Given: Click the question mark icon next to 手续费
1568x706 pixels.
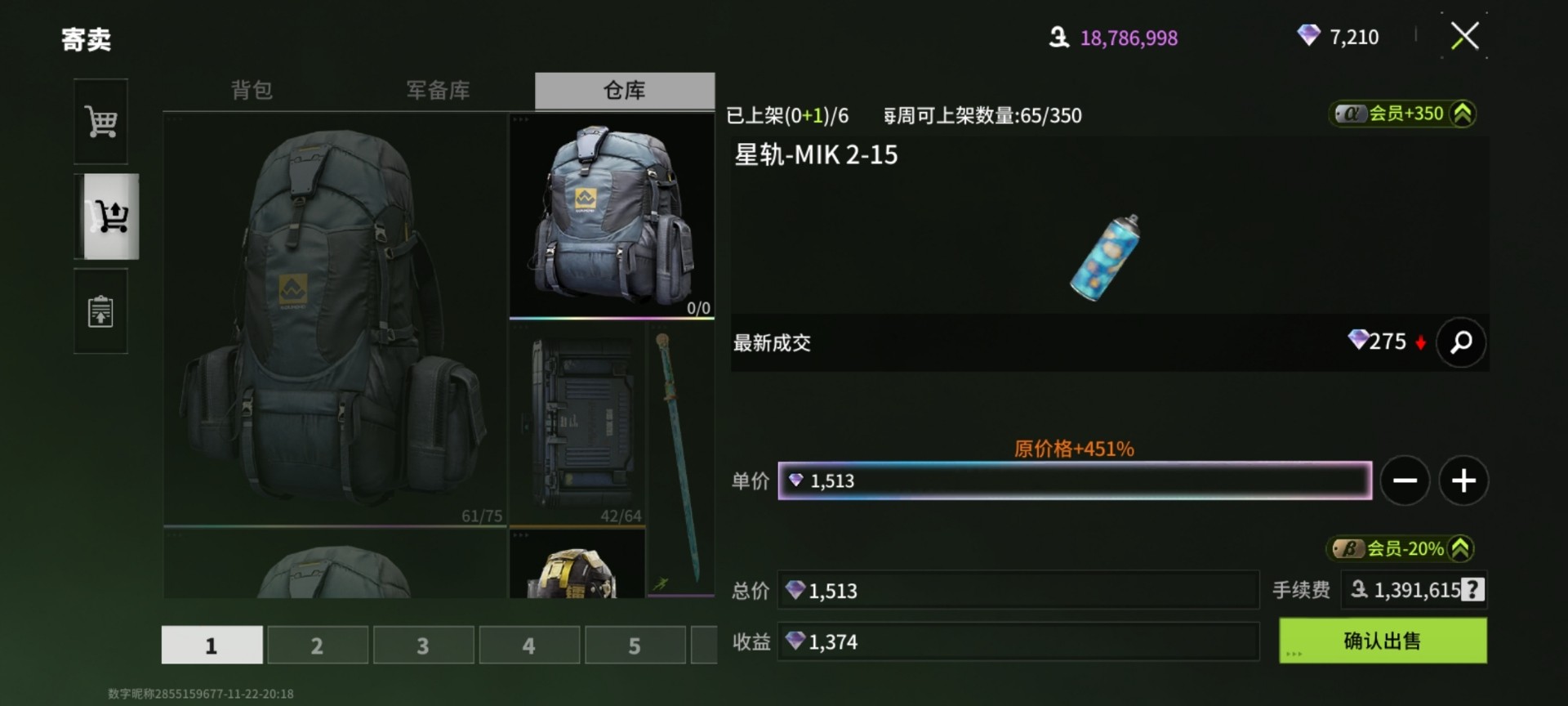Looking at the screenshot, I should click(x=1472, y=590).
